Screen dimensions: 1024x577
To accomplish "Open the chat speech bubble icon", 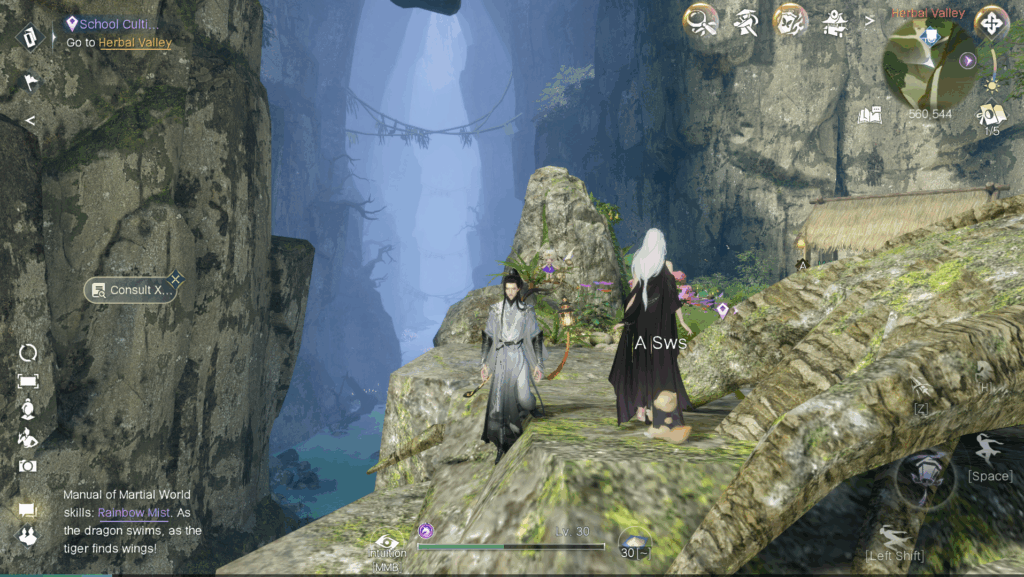I will pos(28,511).
